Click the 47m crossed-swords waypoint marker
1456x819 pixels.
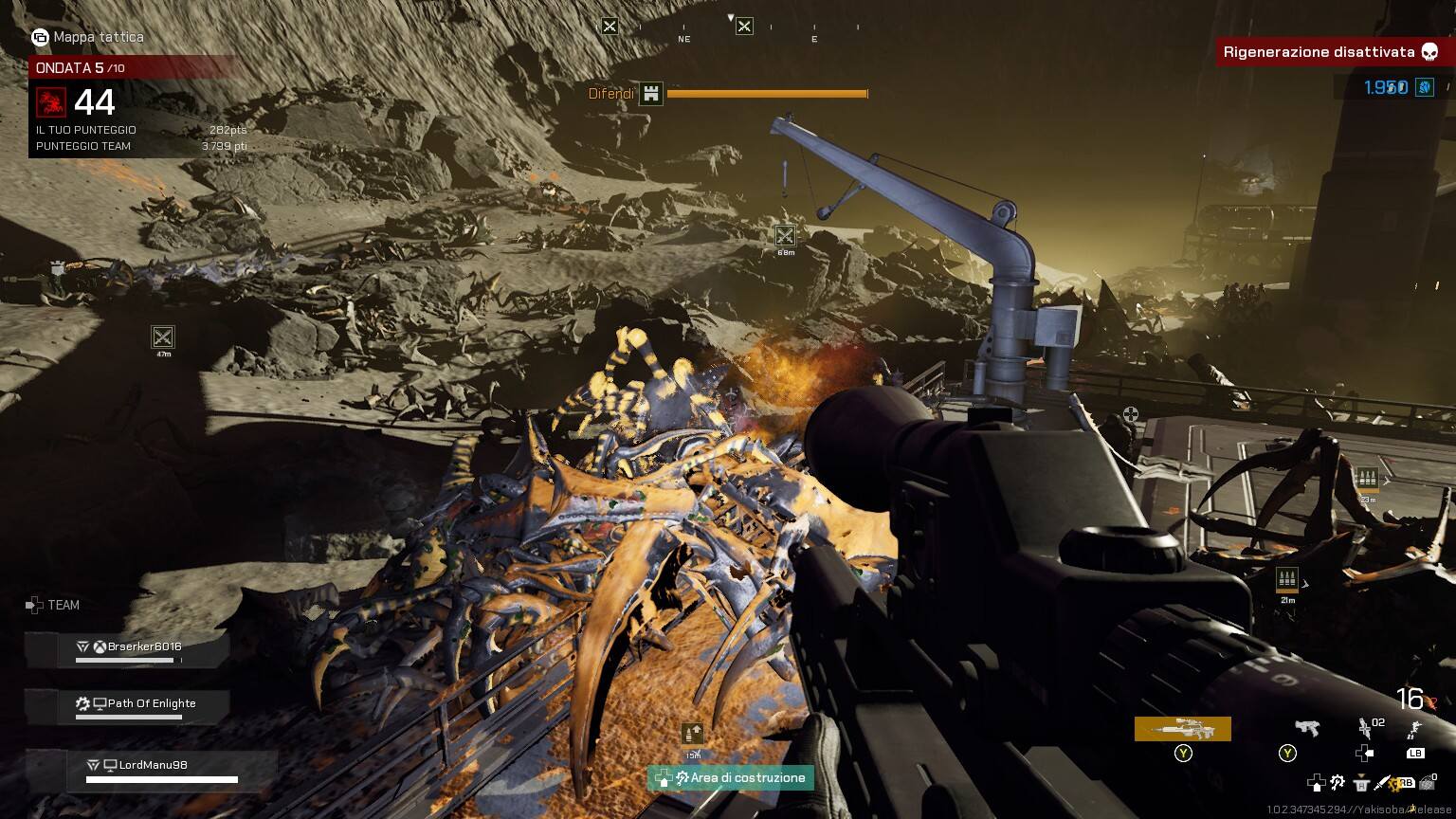click(x=163, y=337)
